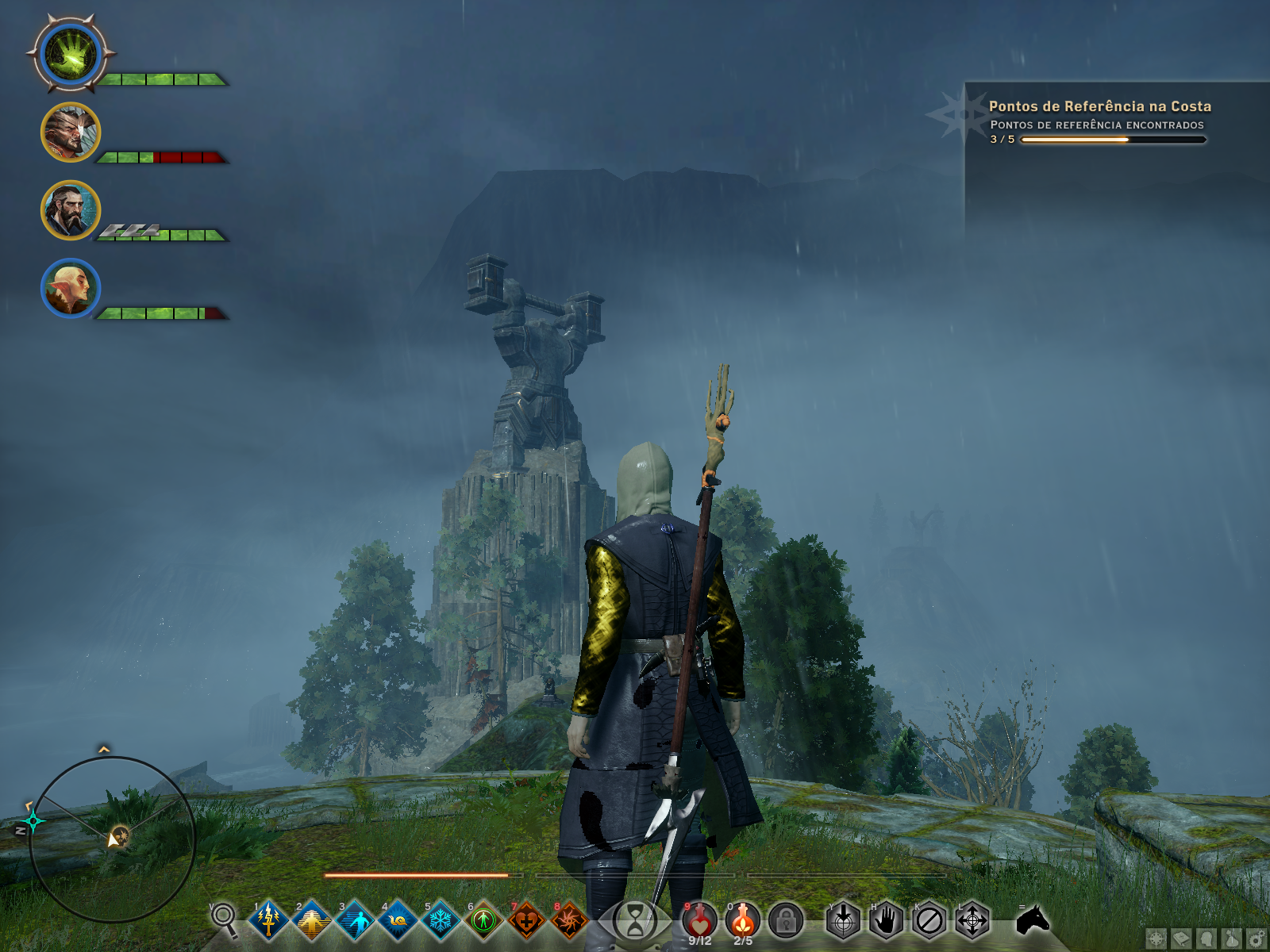This screenshot has width=1270, height=952.
Task: Click the circular minimap
Action: point(112,839)
